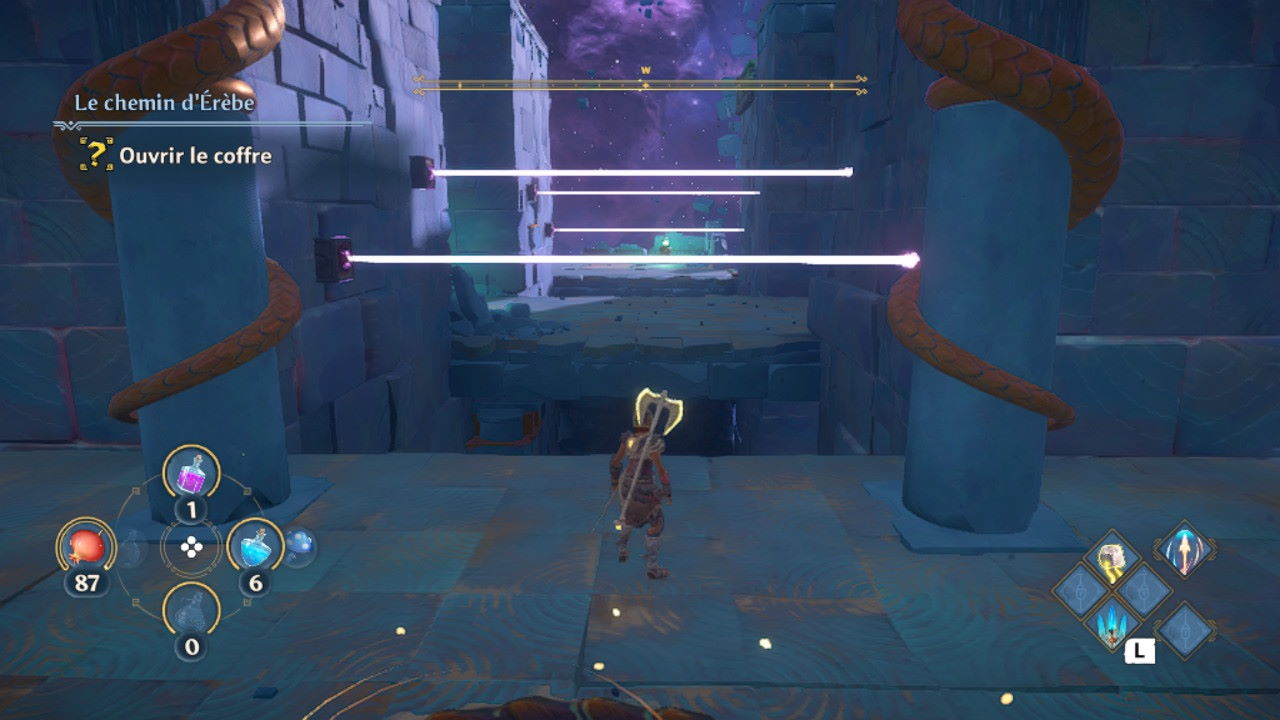
Task: Drink the blue stamina potion
Action: [x=255, y=546]
